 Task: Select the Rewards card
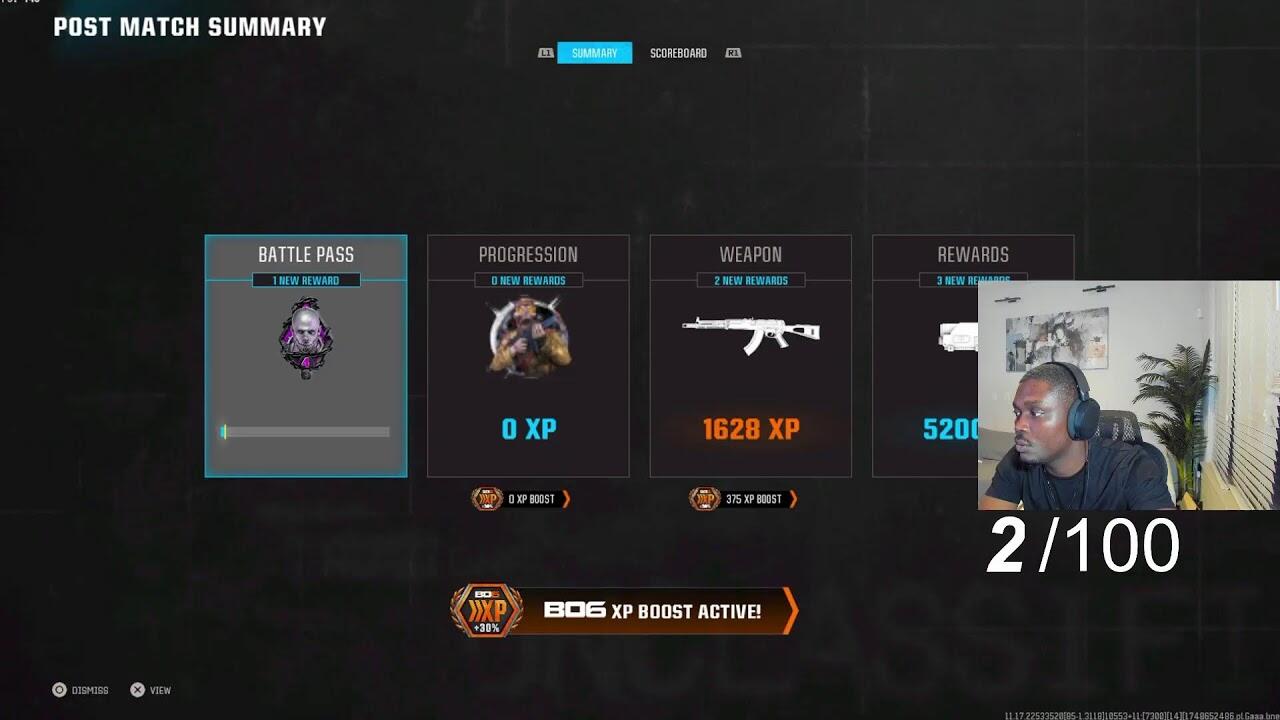point(925,356)
